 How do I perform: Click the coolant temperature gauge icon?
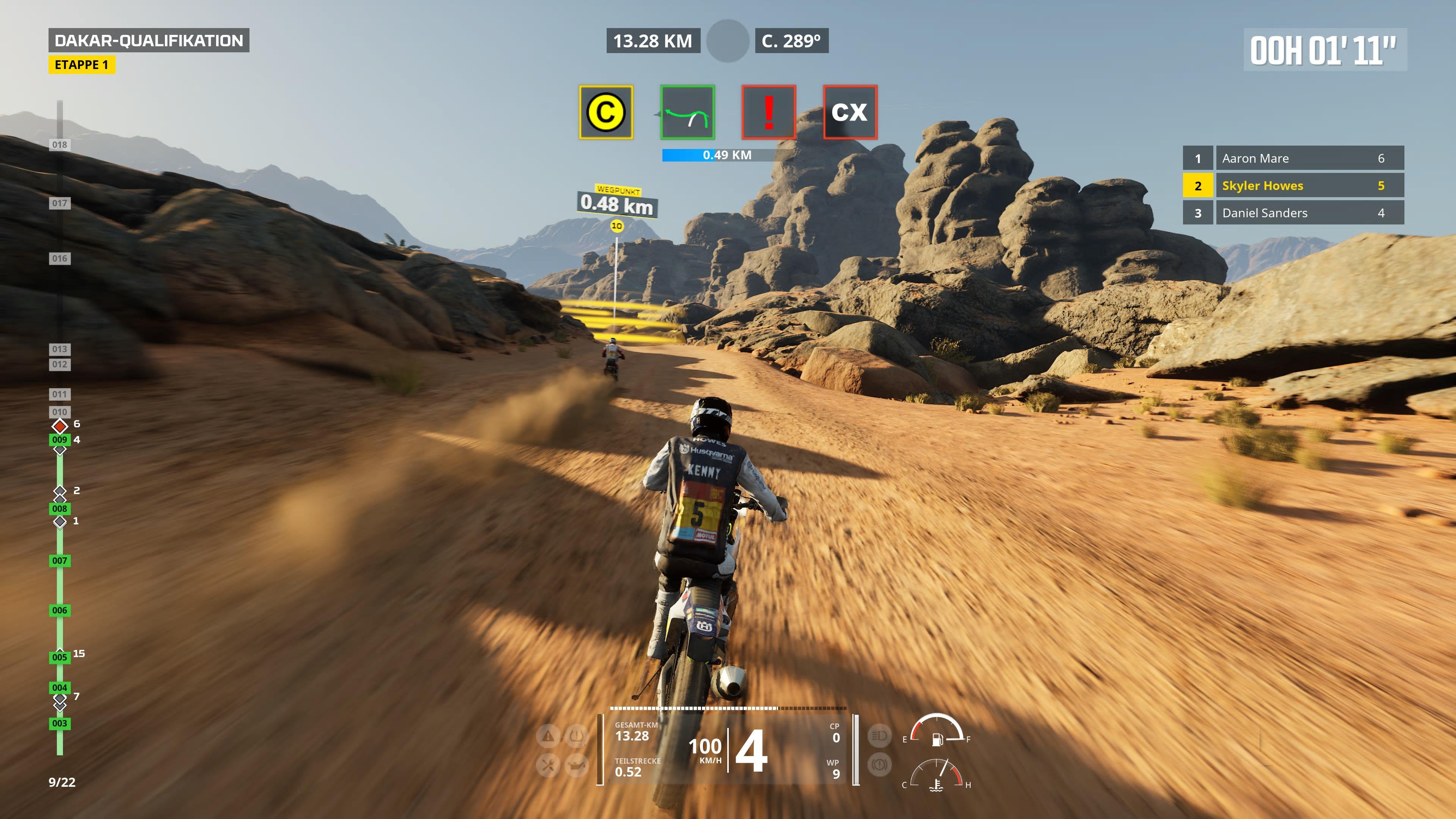(x=937, y=786)
